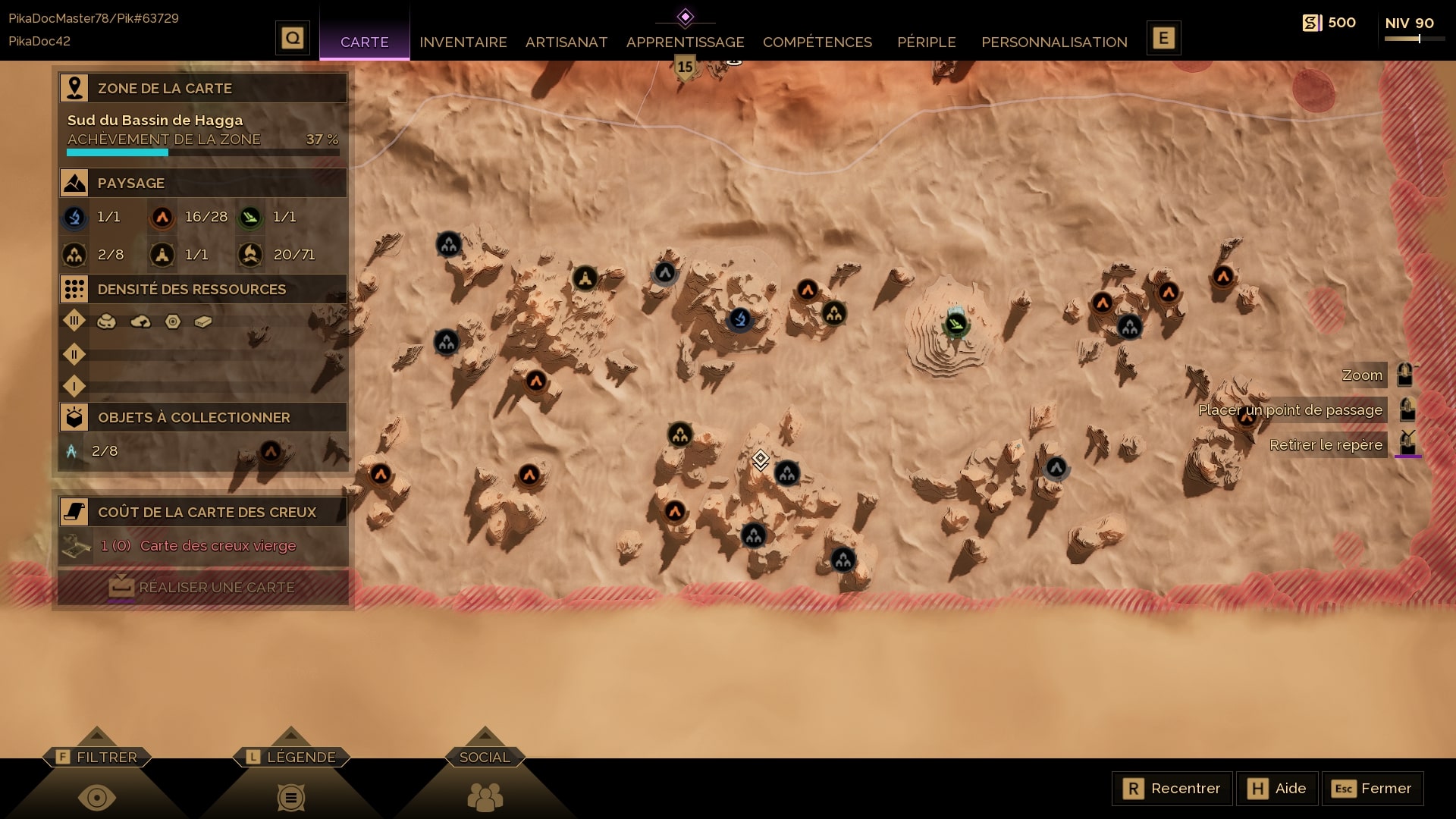
Task: Click the Zone de la carte header
Action: pos(203,88)
